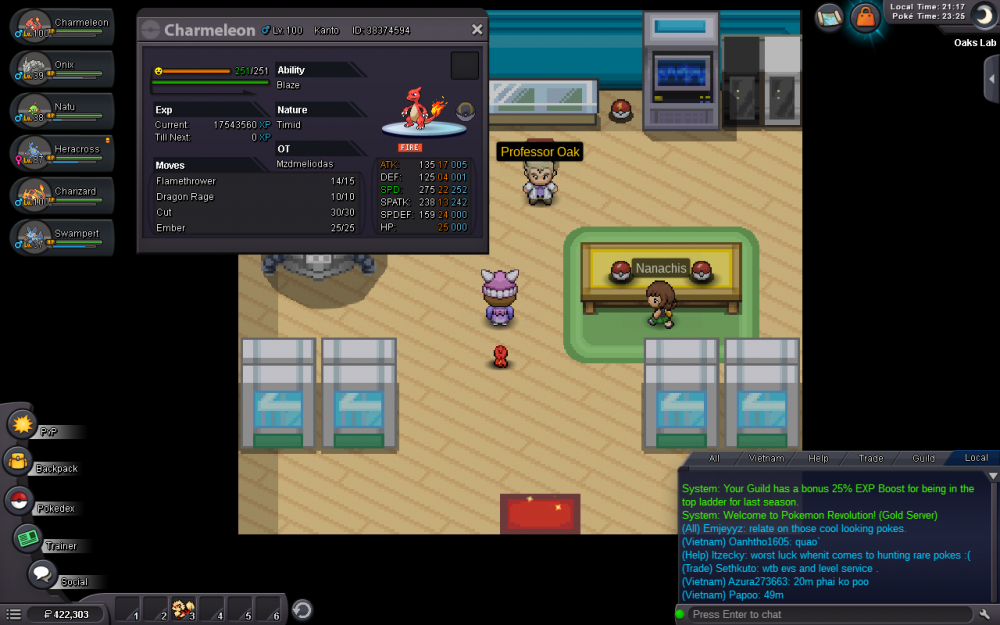
Task: Open the Social menu
Action: (x=42, y=574)
